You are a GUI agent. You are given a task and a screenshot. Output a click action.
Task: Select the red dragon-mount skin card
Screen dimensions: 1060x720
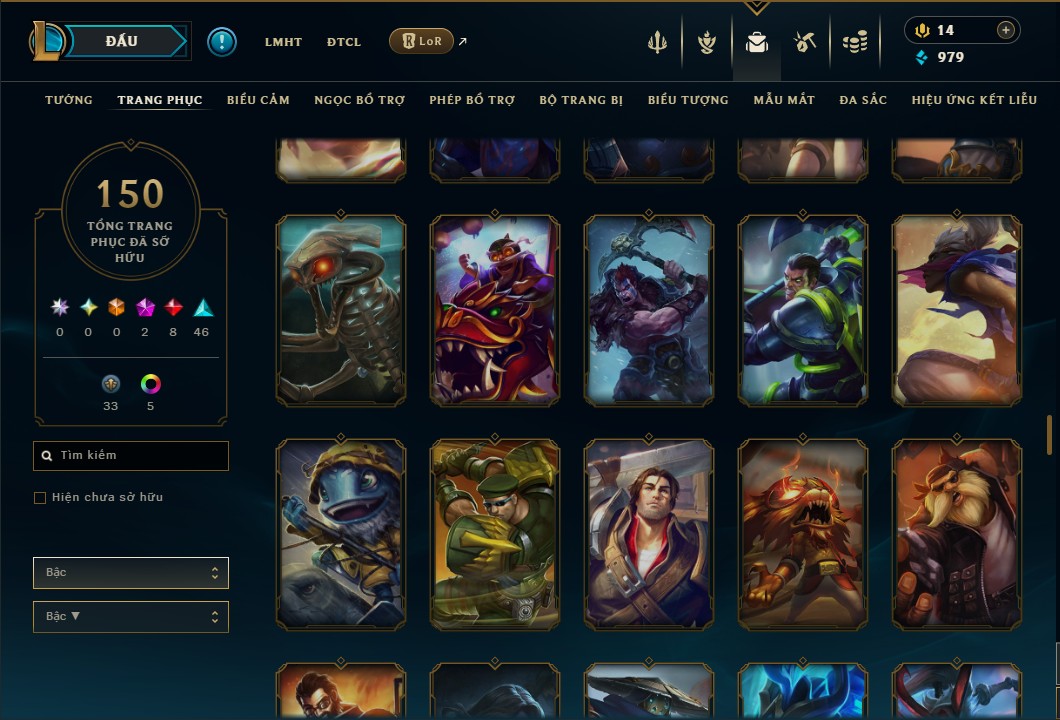pyautogui.click(x=495, y=311)
